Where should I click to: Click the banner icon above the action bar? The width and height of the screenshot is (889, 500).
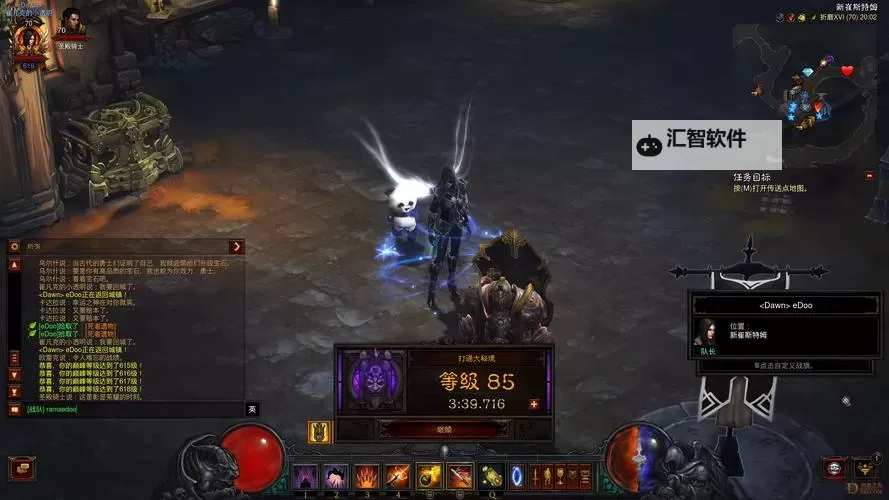(x=320, y=432)
